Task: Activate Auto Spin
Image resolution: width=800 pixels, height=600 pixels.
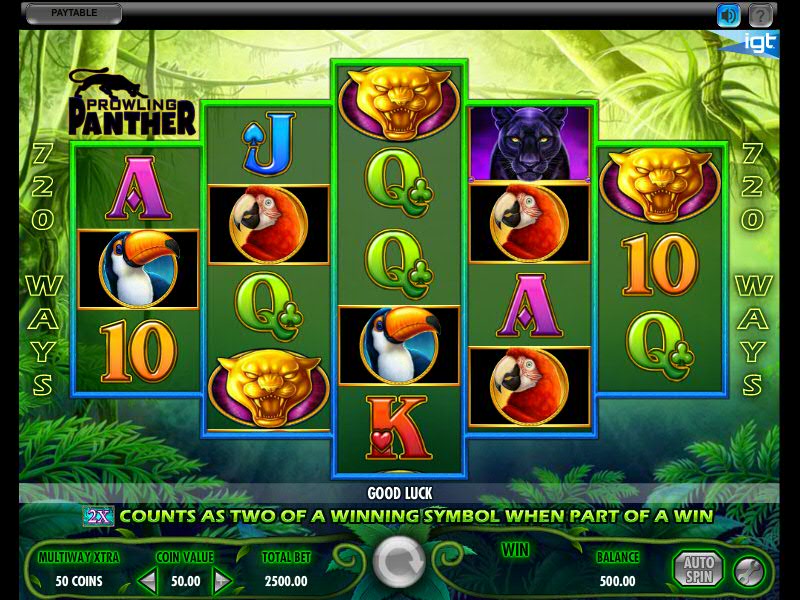Action: point(697,568)
